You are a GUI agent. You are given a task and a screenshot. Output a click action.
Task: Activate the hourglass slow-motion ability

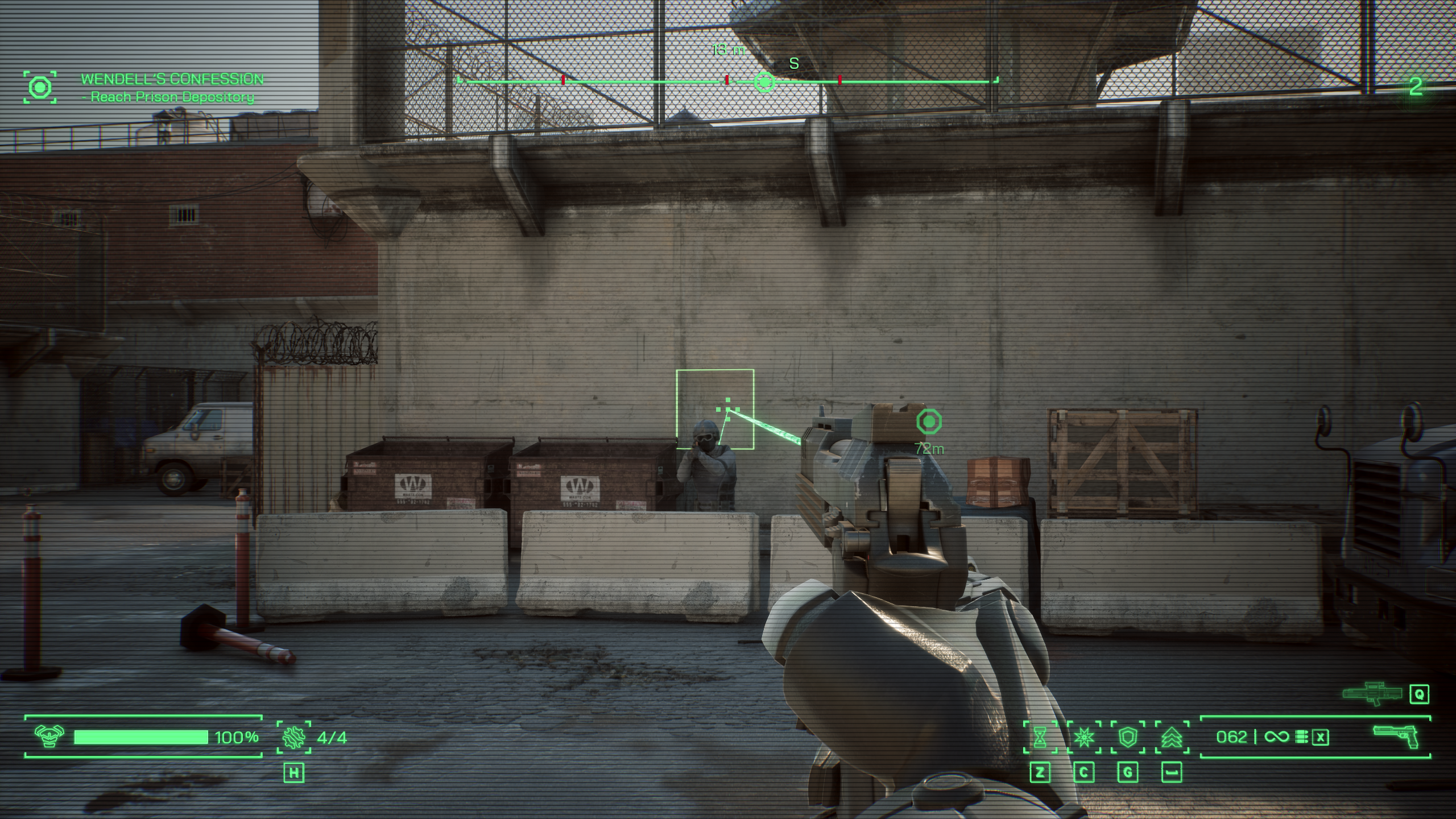(1040, 738)
